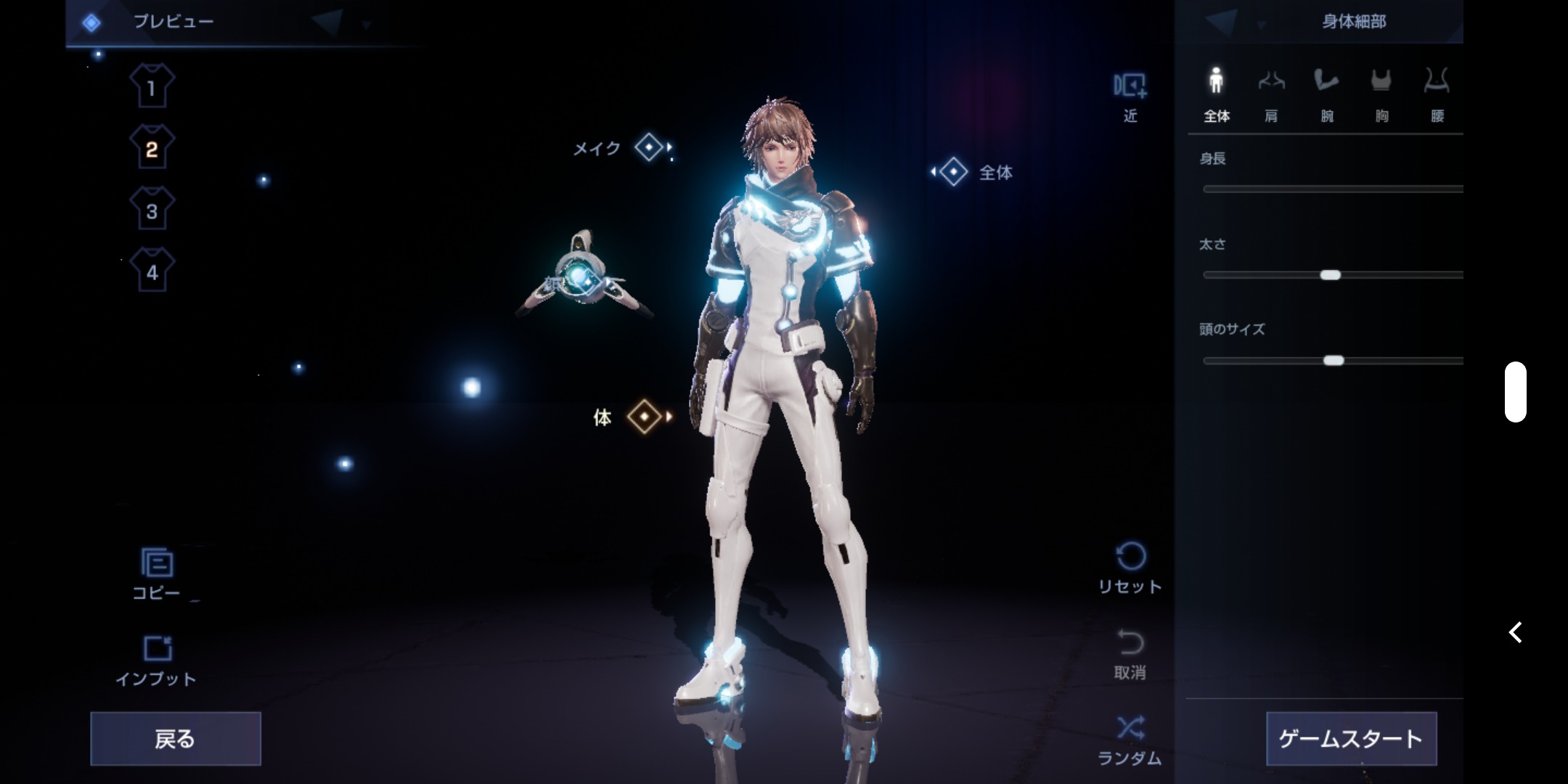The height and width of the screenshot is (784, 1568).
Task: Start the game with ゲームスタート
Action: (x=1350, y=738)
